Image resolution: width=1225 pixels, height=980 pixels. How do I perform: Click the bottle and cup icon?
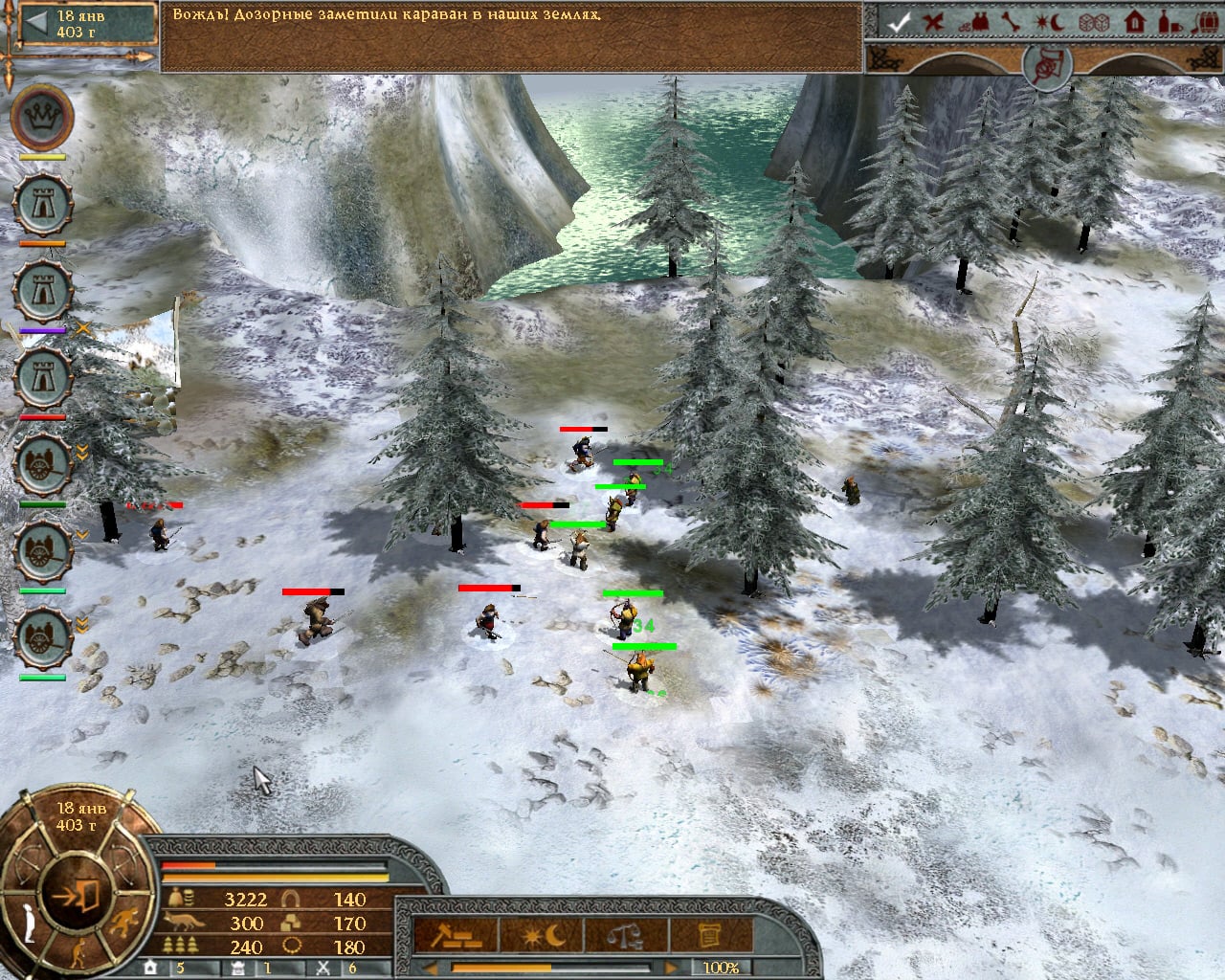(x=1169, y=23)
